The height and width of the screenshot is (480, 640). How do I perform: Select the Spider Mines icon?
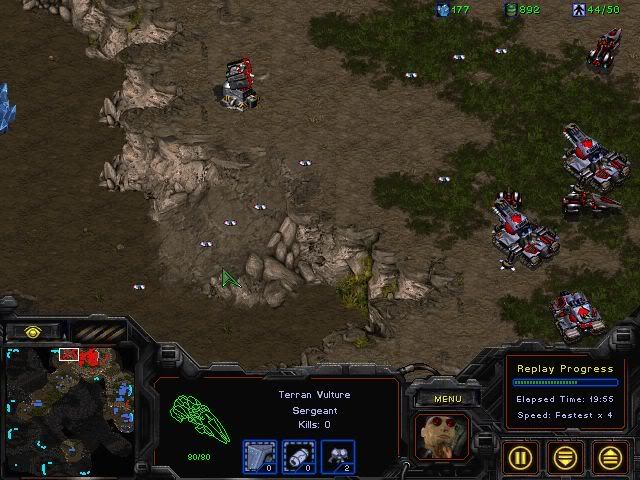point(338,457)
